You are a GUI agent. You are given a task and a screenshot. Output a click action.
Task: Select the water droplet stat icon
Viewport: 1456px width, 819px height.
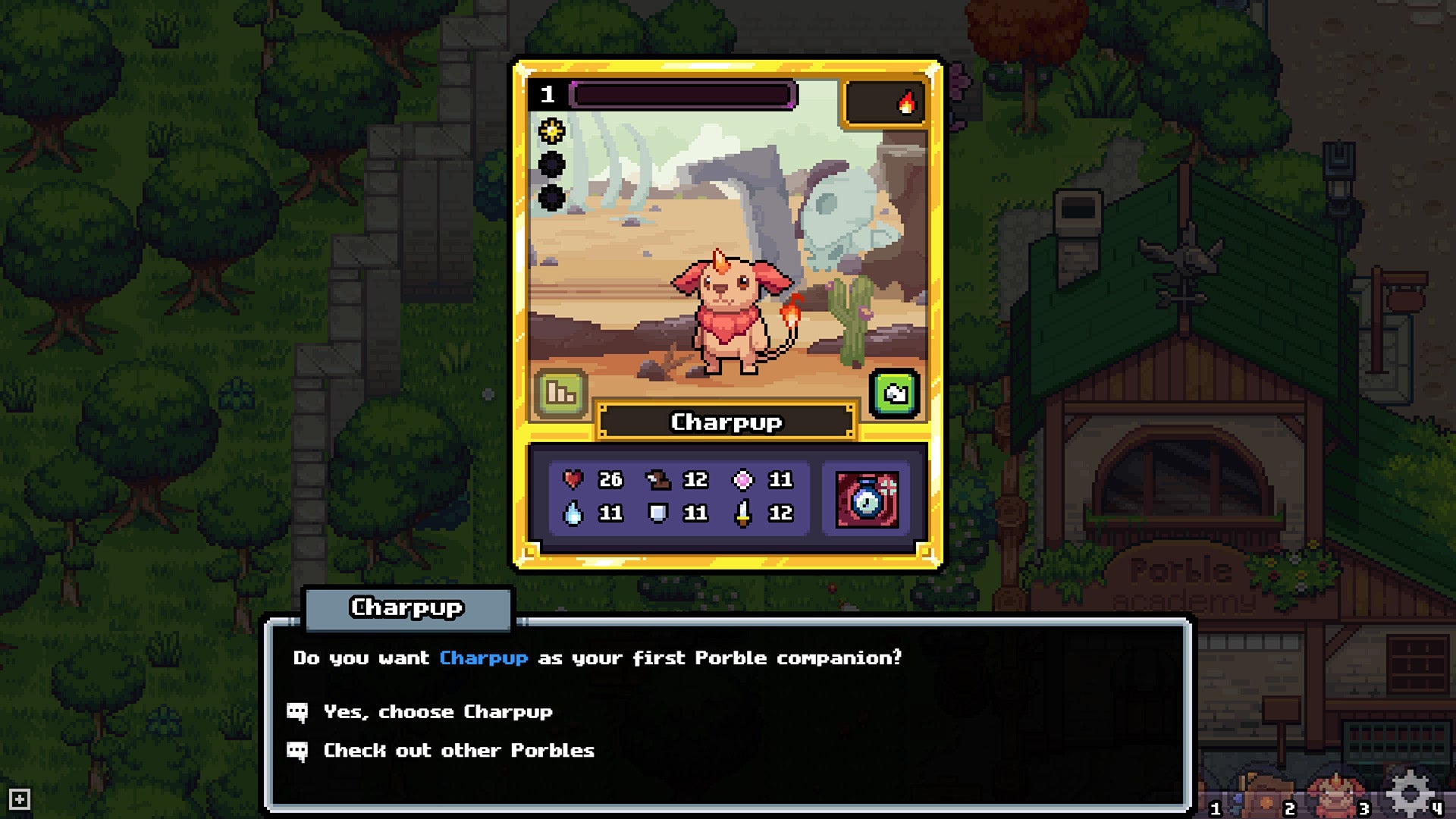(x=574, y=513)
